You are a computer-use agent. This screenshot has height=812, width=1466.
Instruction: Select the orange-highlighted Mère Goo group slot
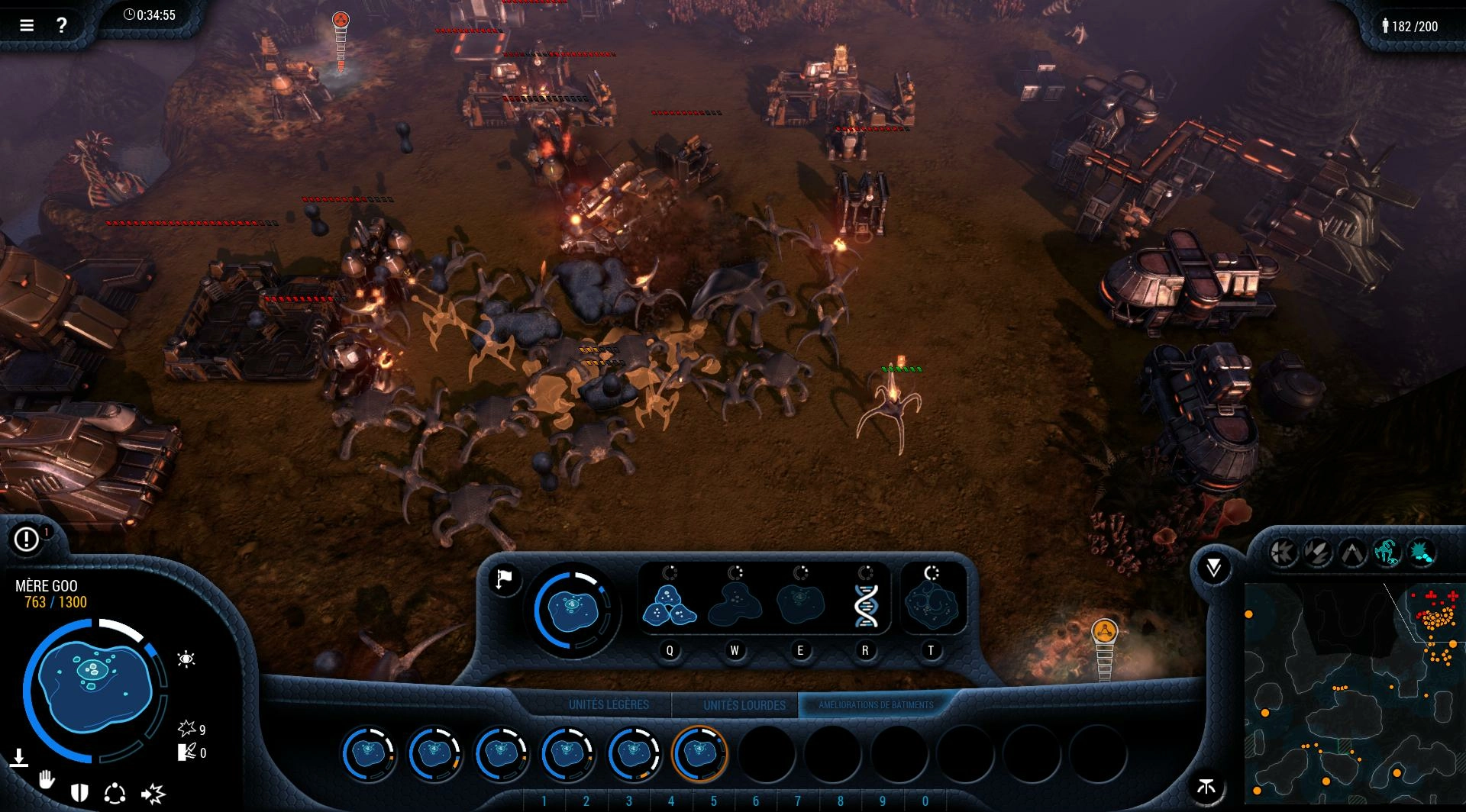point(699,753)
